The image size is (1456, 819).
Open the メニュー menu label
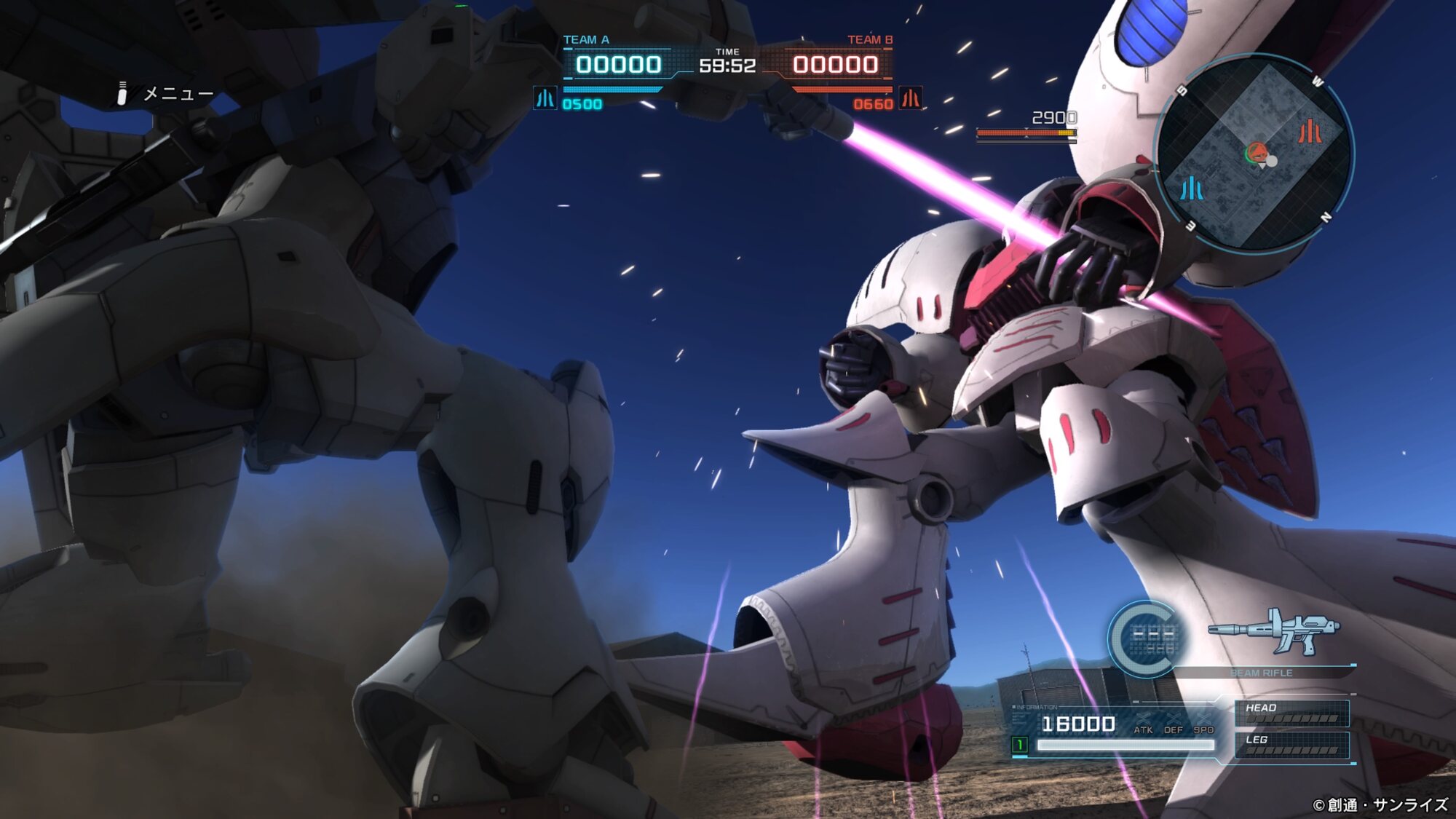pos(178,94)
